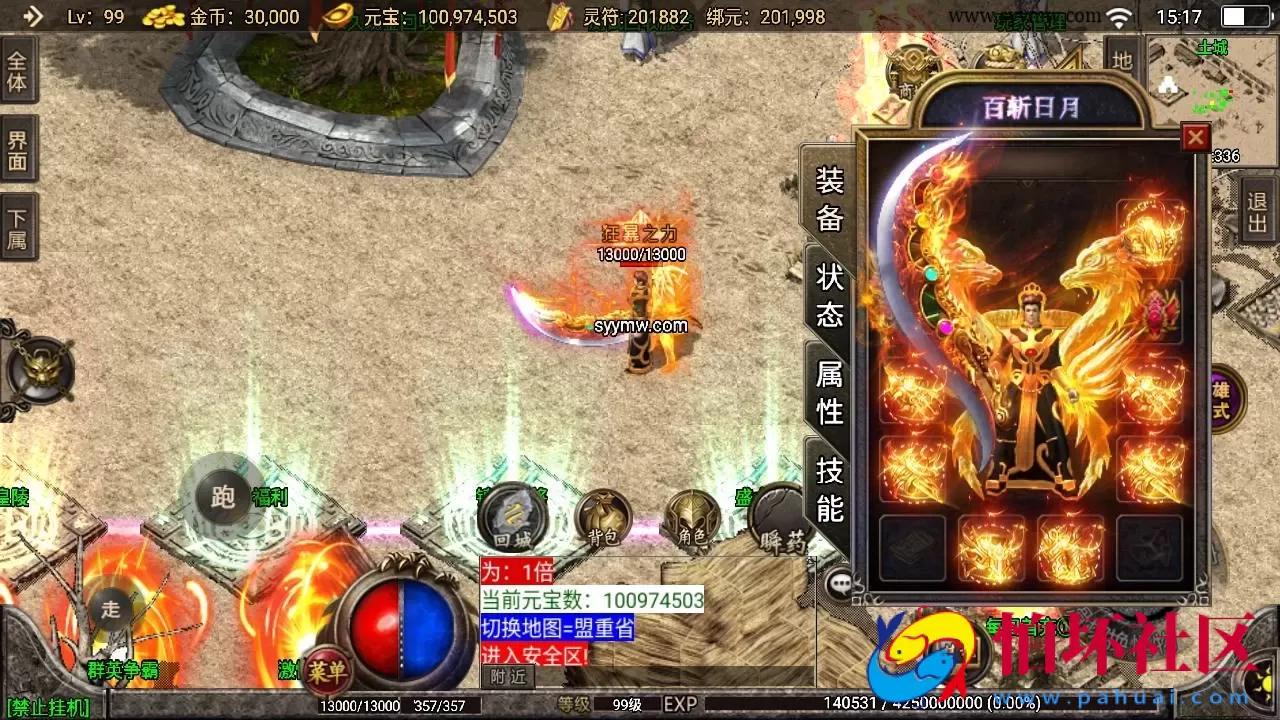The height and width of the screenshot is (720, 1280).
Task: Switch to the 技能 skills tab
Action: click(x=828, y=487)
